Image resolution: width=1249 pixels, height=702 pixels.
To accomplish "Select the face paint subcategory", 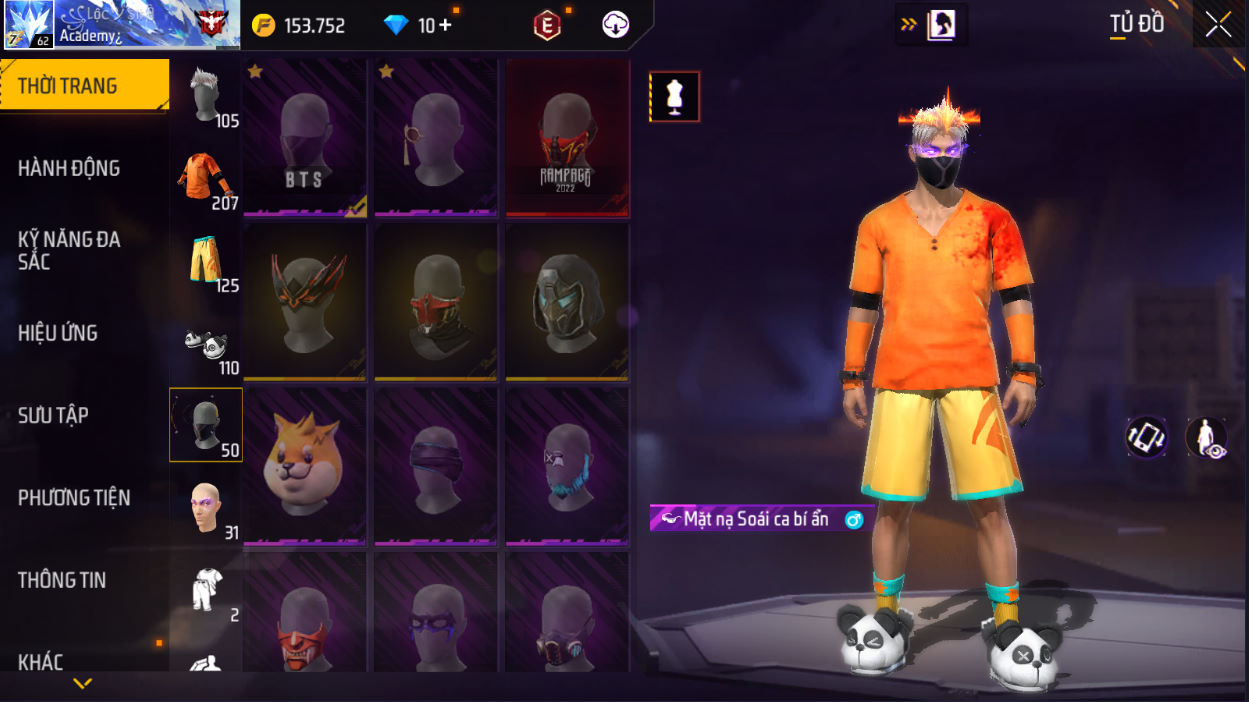I will pos(206,508).
